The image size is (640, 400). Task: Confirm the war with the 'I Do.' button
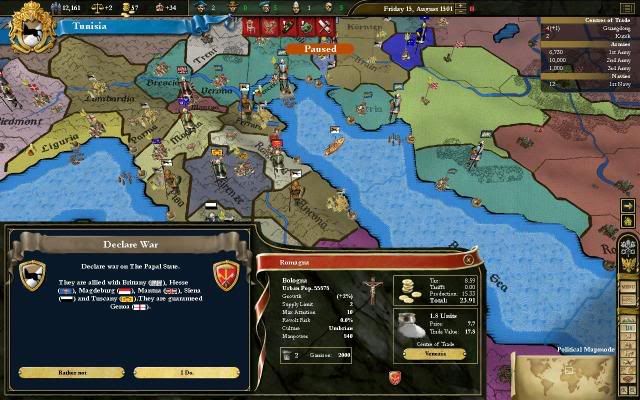pos(186,372)
